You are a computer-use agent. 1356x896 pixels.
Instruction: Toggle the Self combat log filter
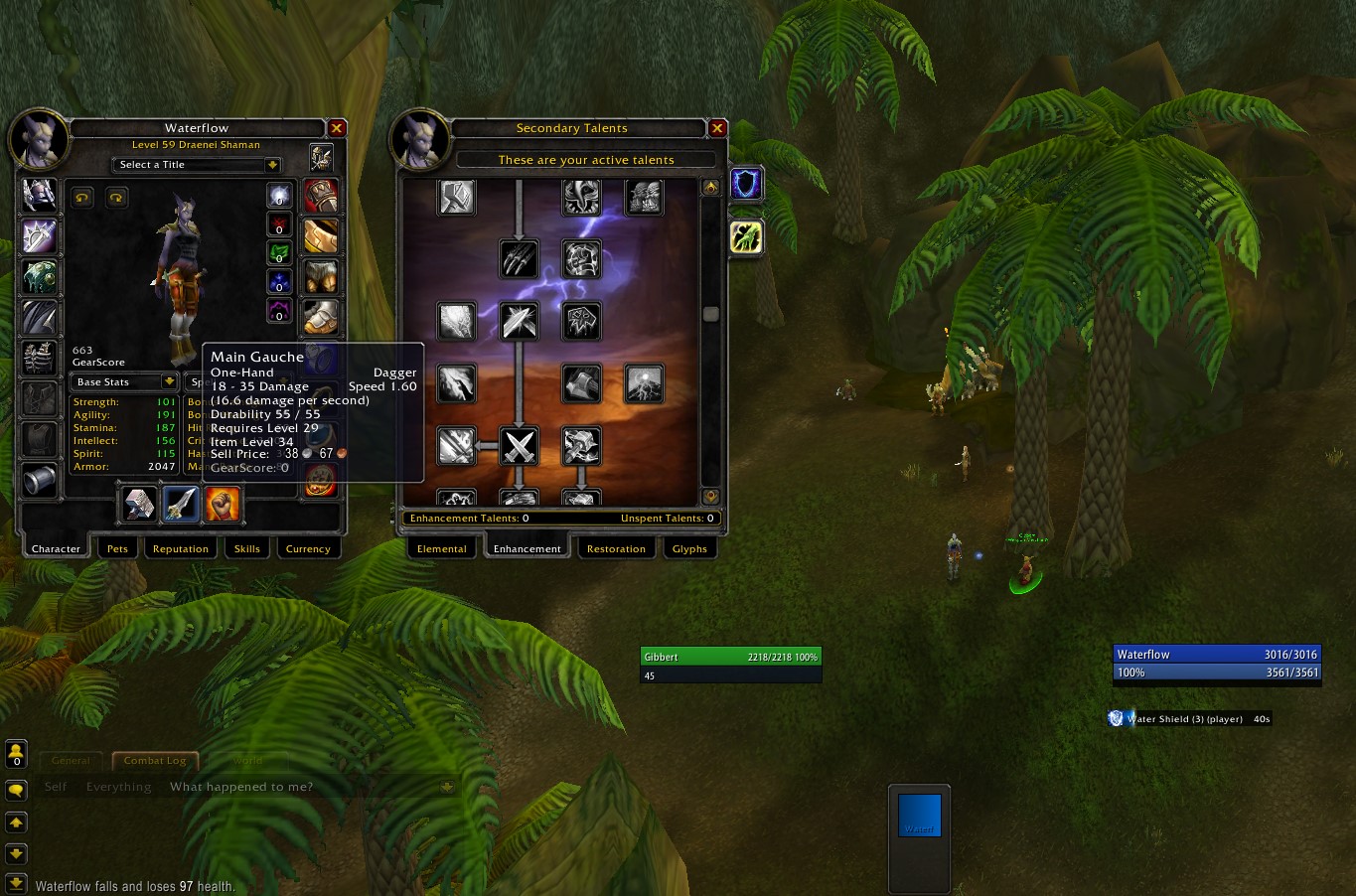(55, 786)
